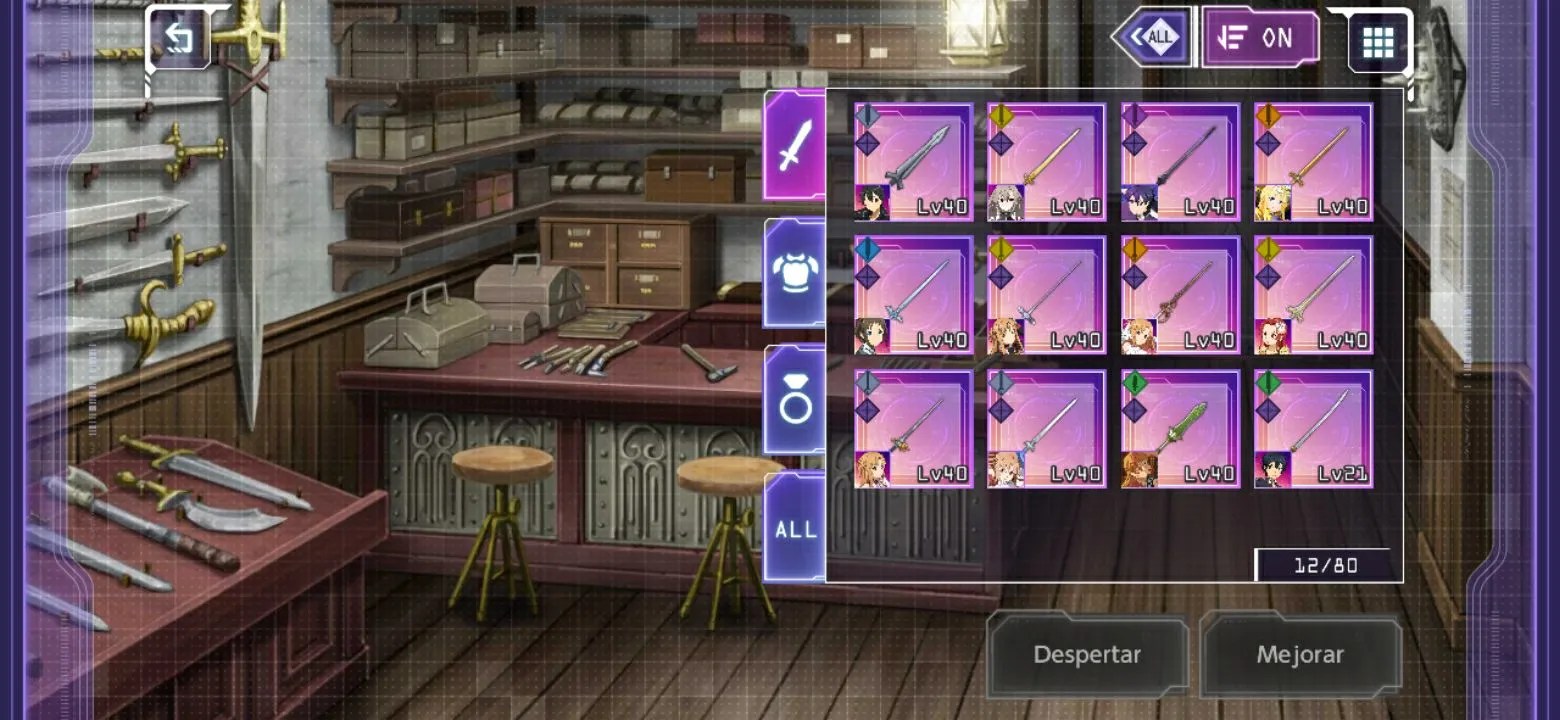Select the Lv21 katana slot

(1313, 429)
